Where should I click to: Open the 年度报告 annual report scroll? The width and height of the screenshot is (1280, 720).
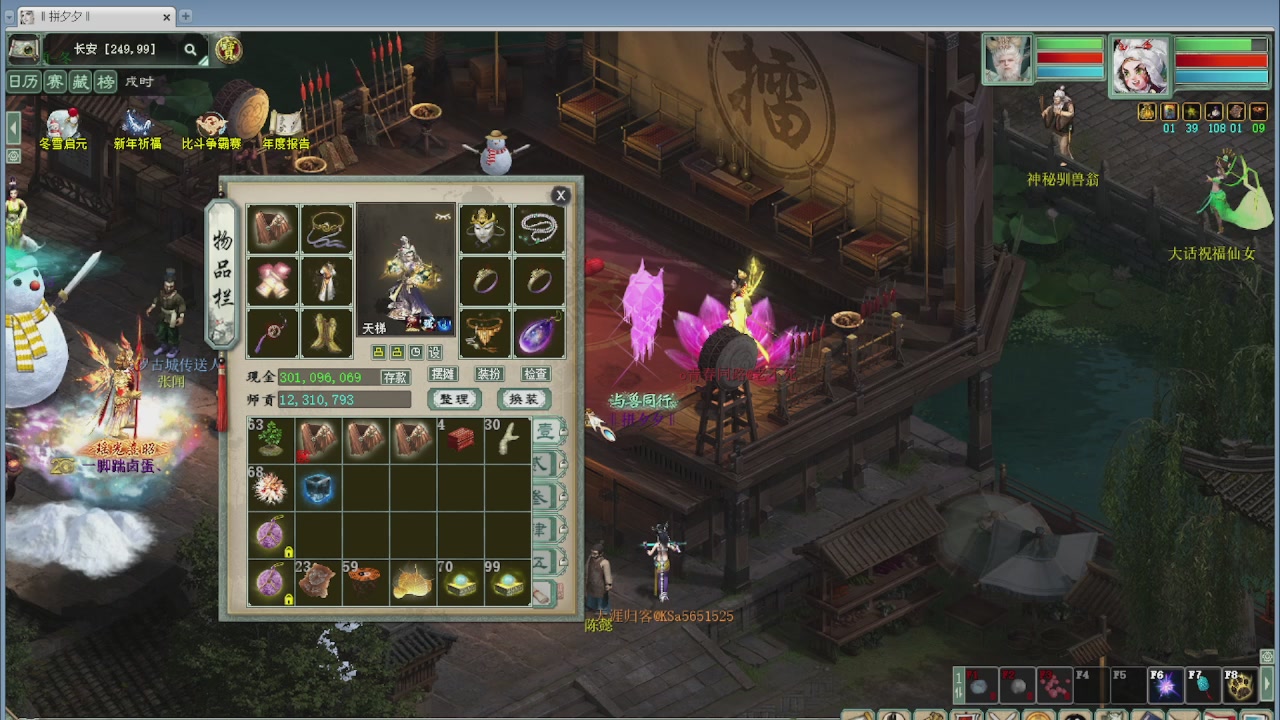(x=286, y=128)
